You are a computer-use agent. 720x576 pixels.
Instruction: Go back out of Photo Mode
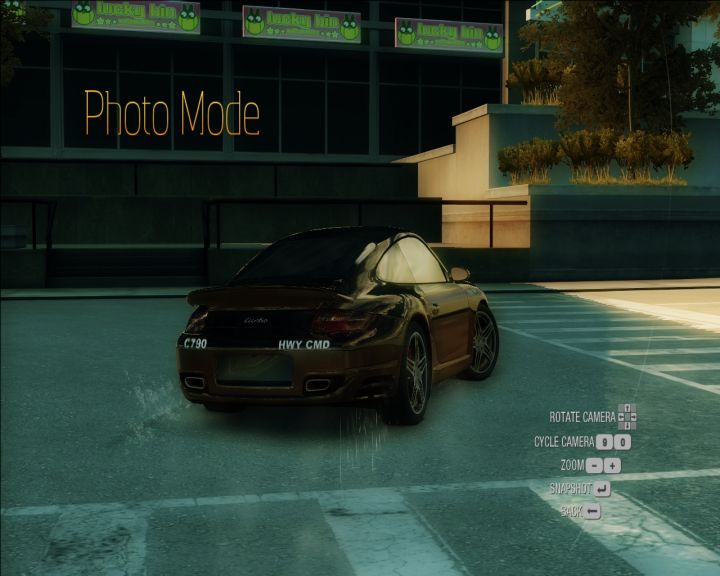tap(593, 512)
